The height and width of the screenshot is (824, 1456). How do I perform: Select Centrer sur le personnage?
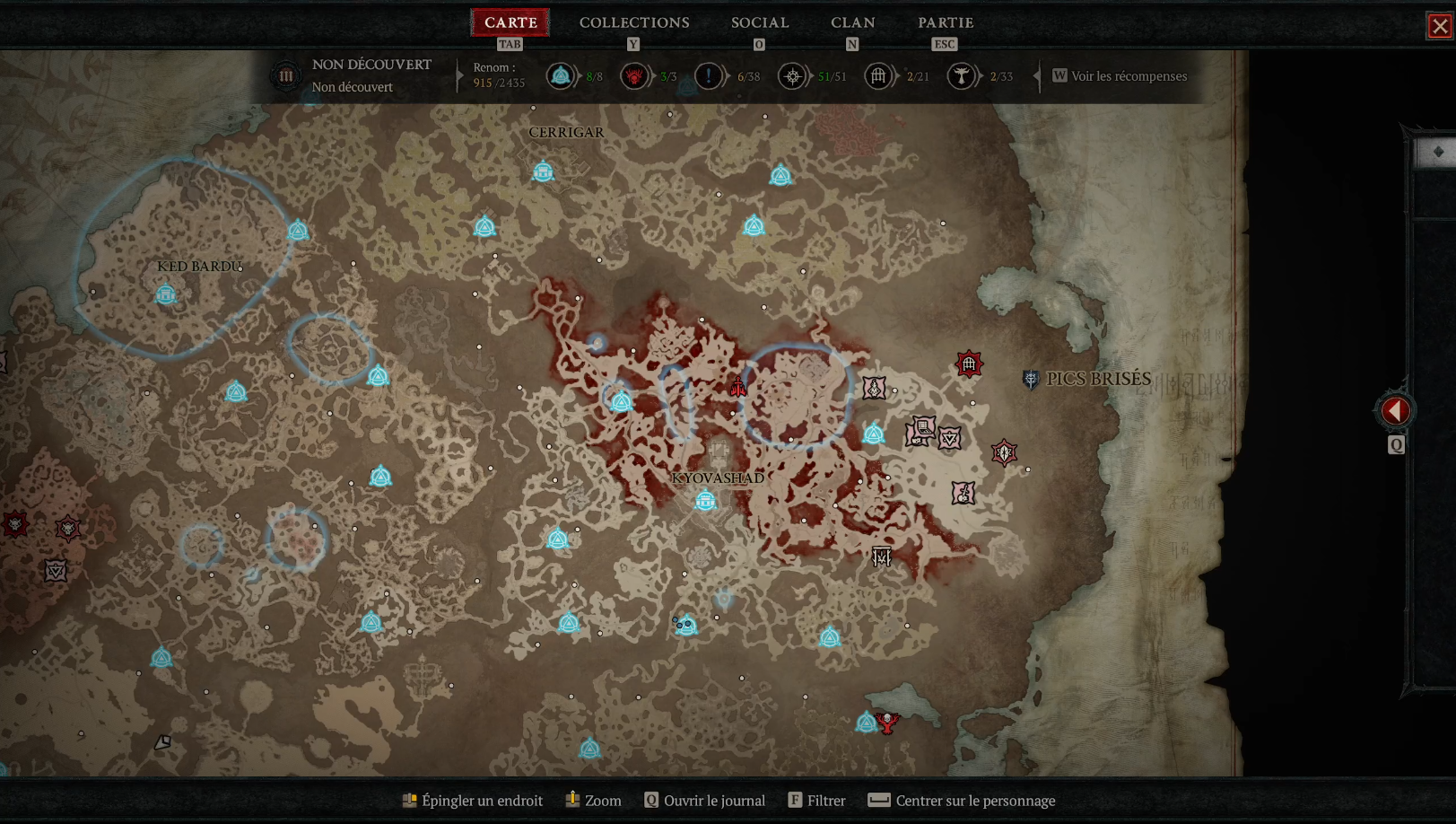tap(961, 800)
